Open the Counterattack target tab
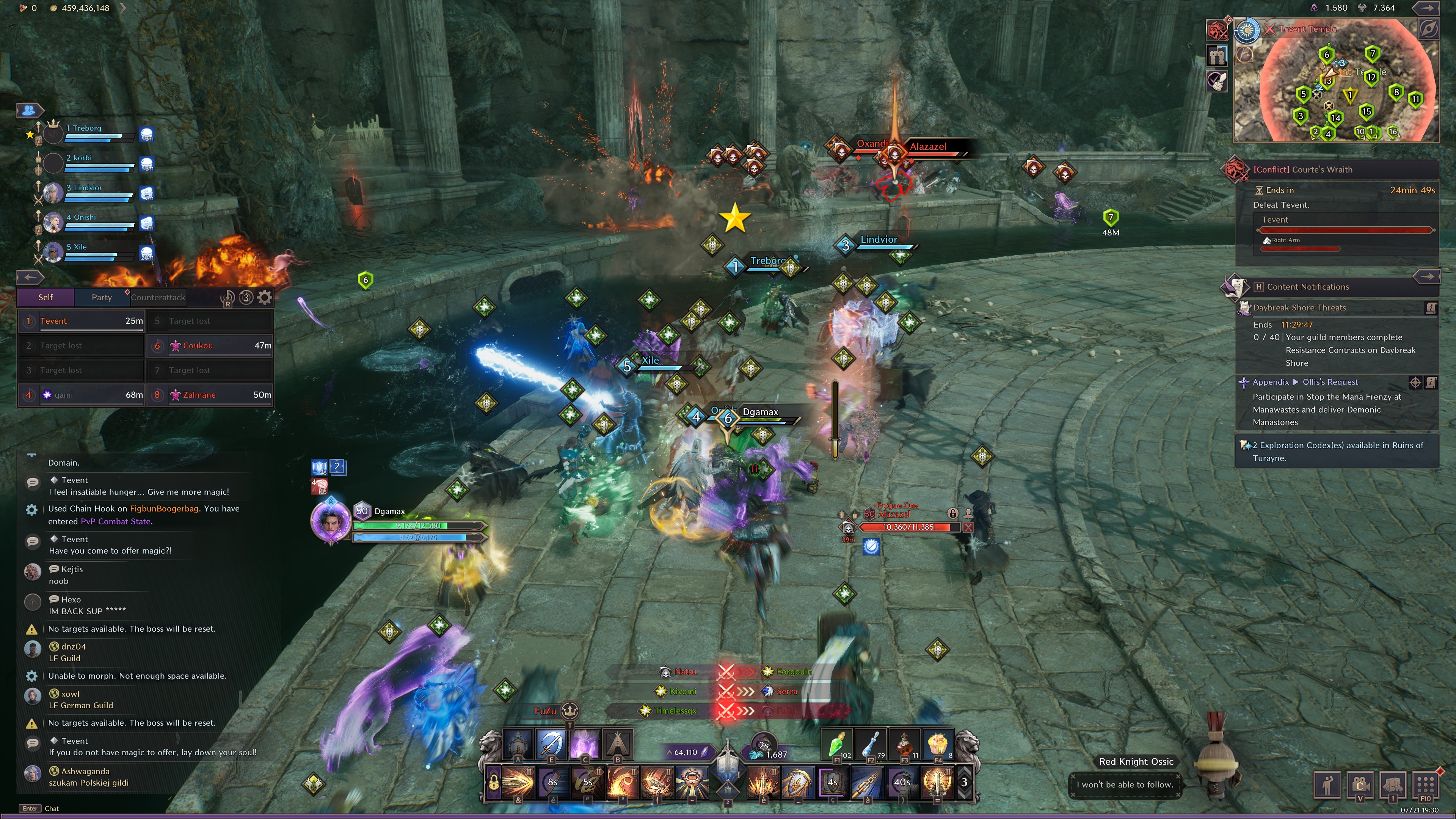 (158, 297)
